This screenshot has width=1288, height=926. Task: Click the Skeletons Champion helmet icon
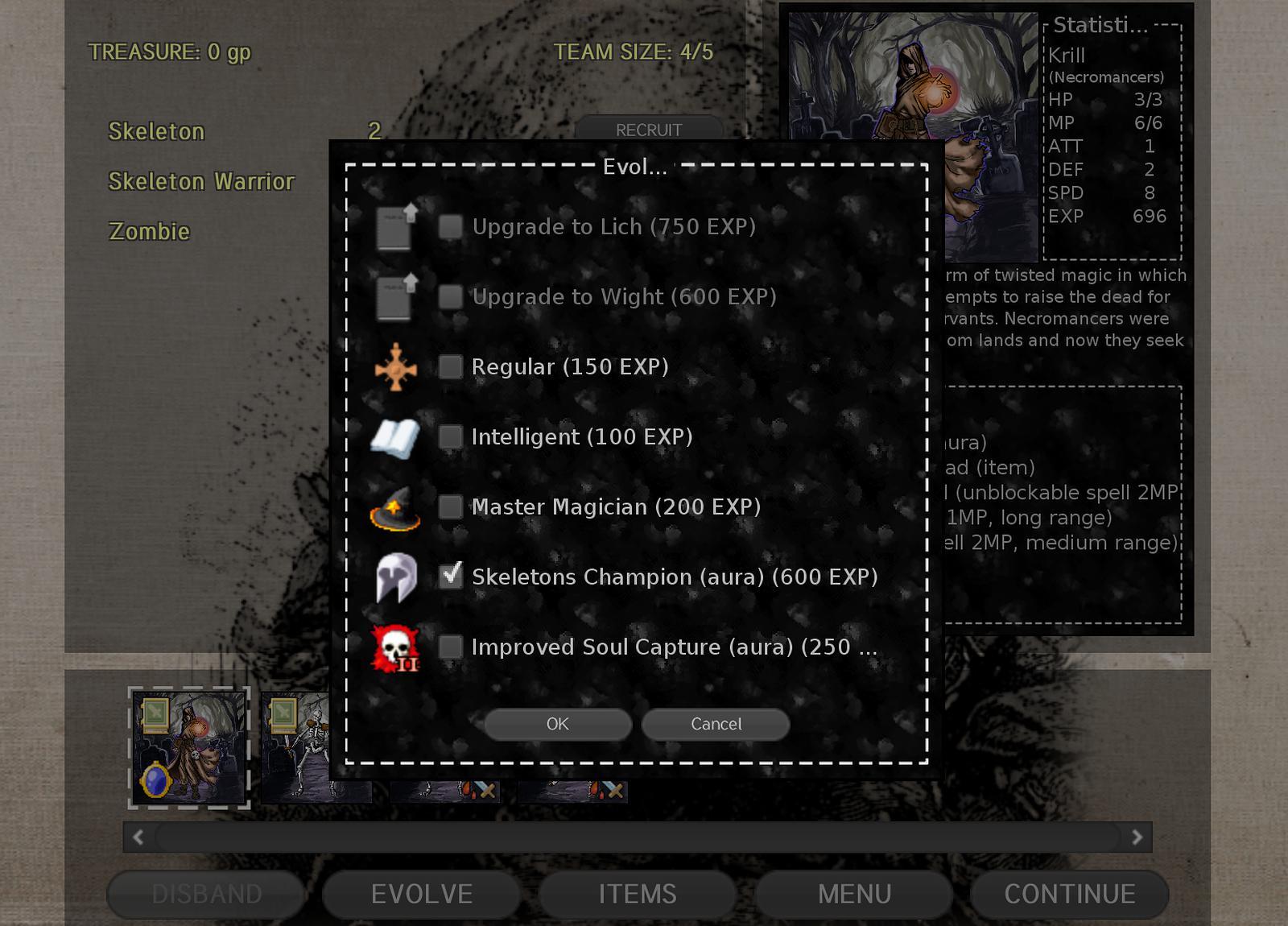click(396, 577)
